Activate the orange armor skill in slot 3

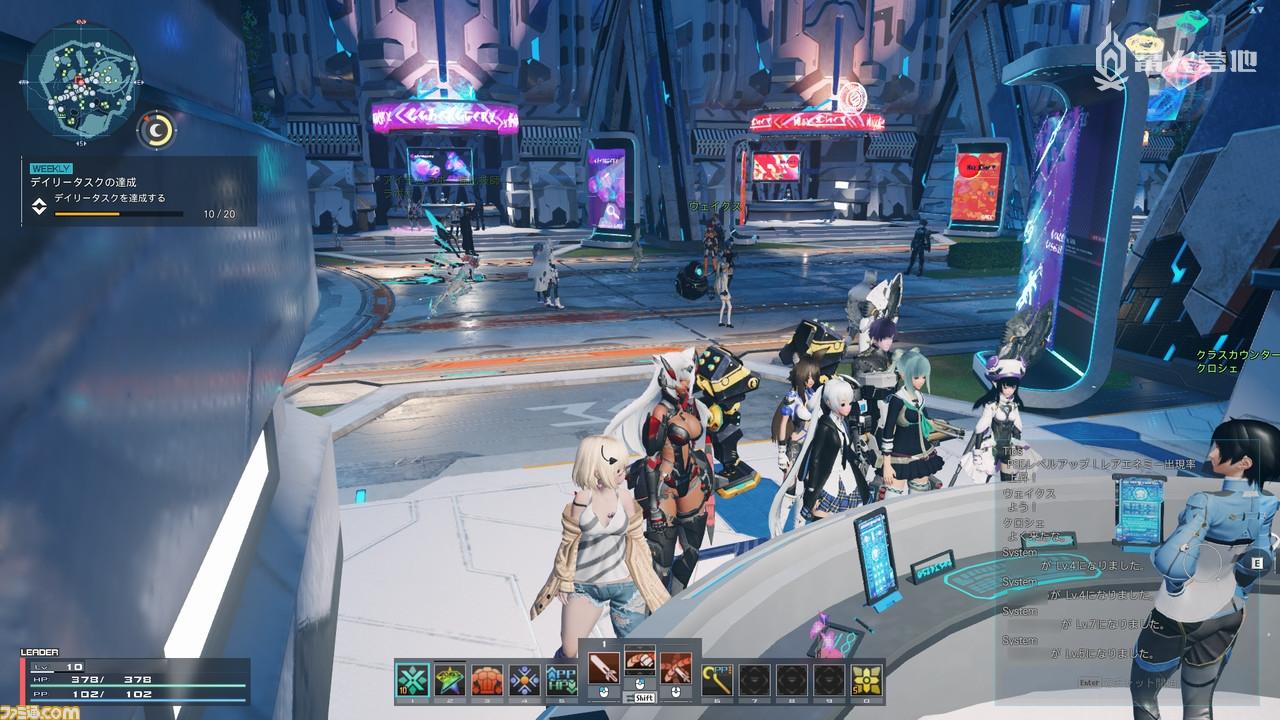[x=488, y=678]
